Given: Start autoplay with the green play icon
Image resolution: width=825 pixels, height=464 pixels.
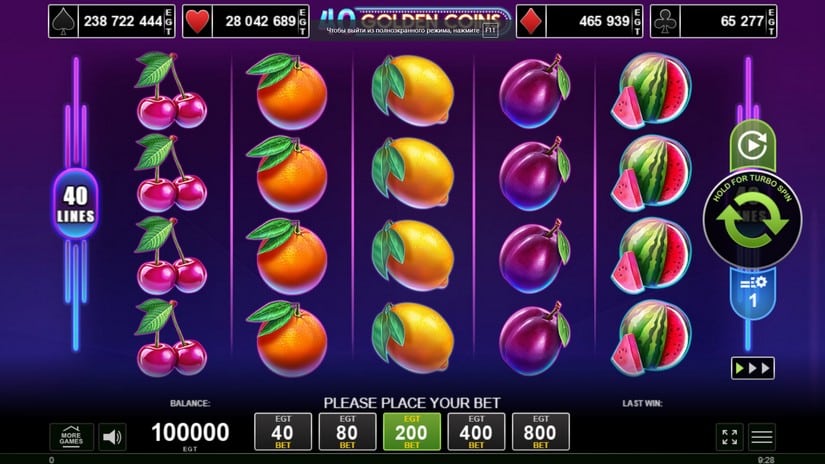Looking at the screenshot, I should [x=752, y=146].
